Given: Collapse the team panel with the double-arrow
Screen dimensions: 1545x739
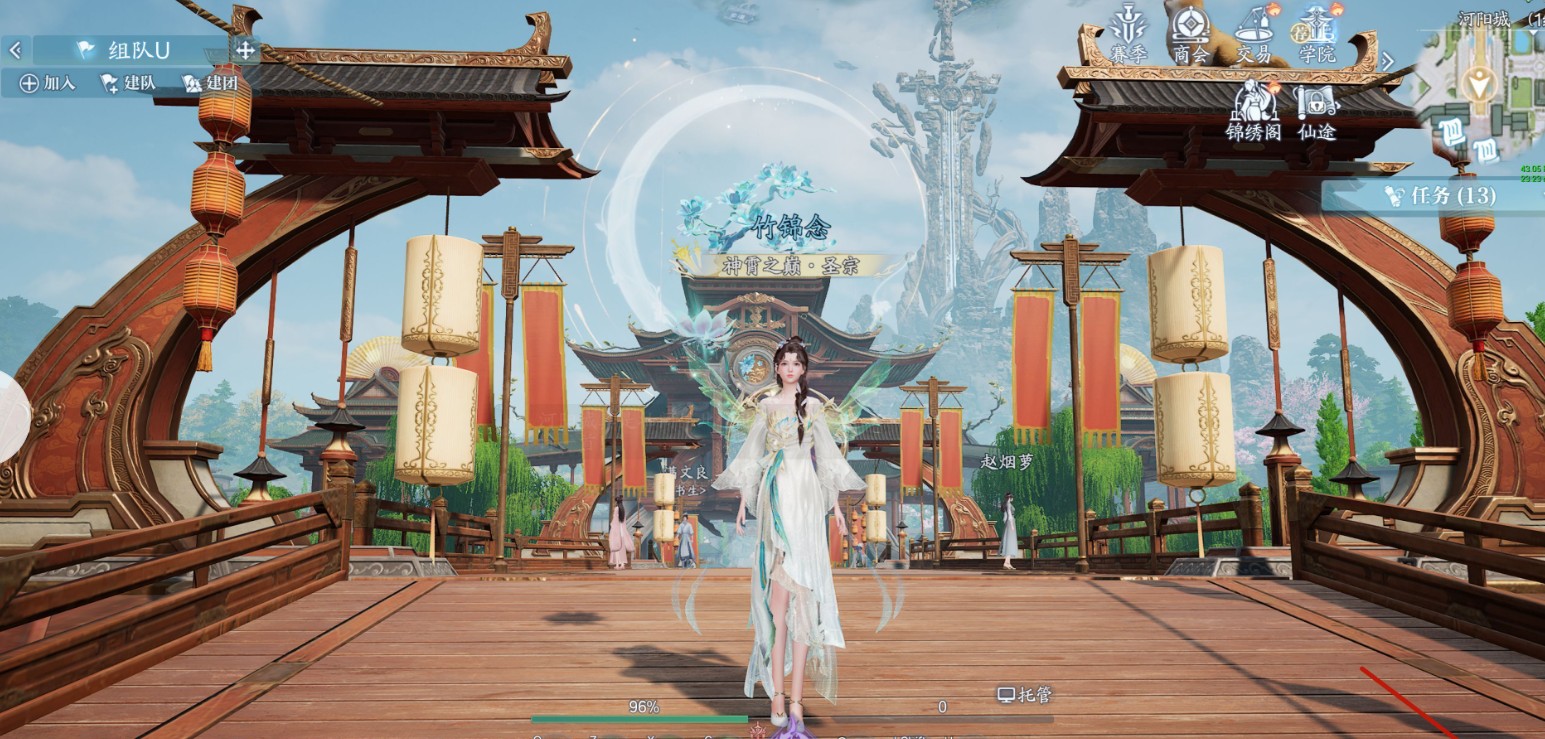Looking at the screenshot, I should (15, 49).
